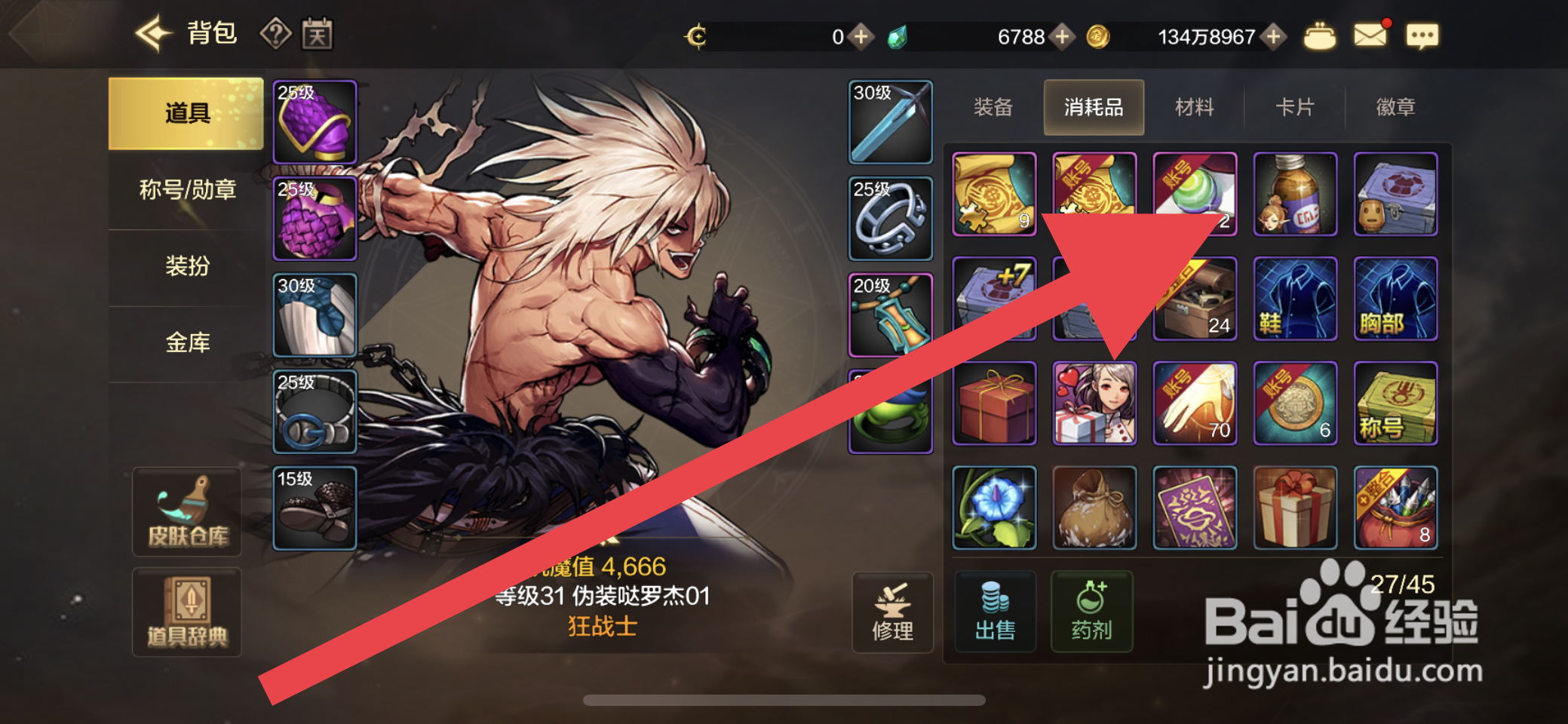This screenshot has height=724, width=1568.
Task: Switch to the 材料 tab
Action: 1194,107
